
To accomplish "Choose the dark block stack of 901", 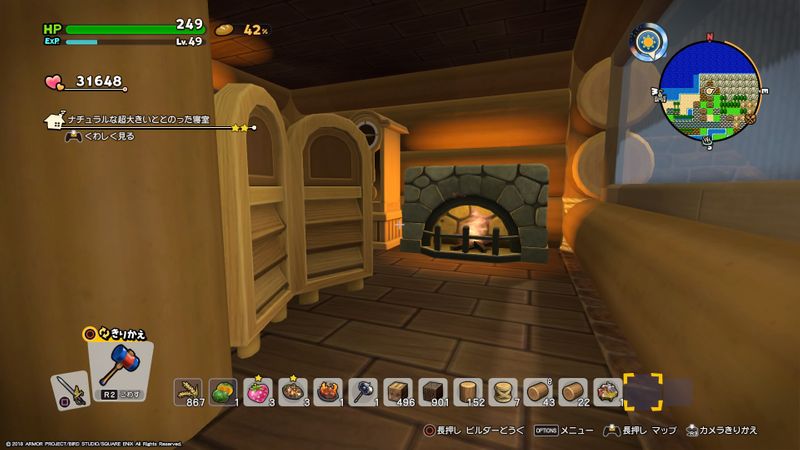I will (433, 391).
